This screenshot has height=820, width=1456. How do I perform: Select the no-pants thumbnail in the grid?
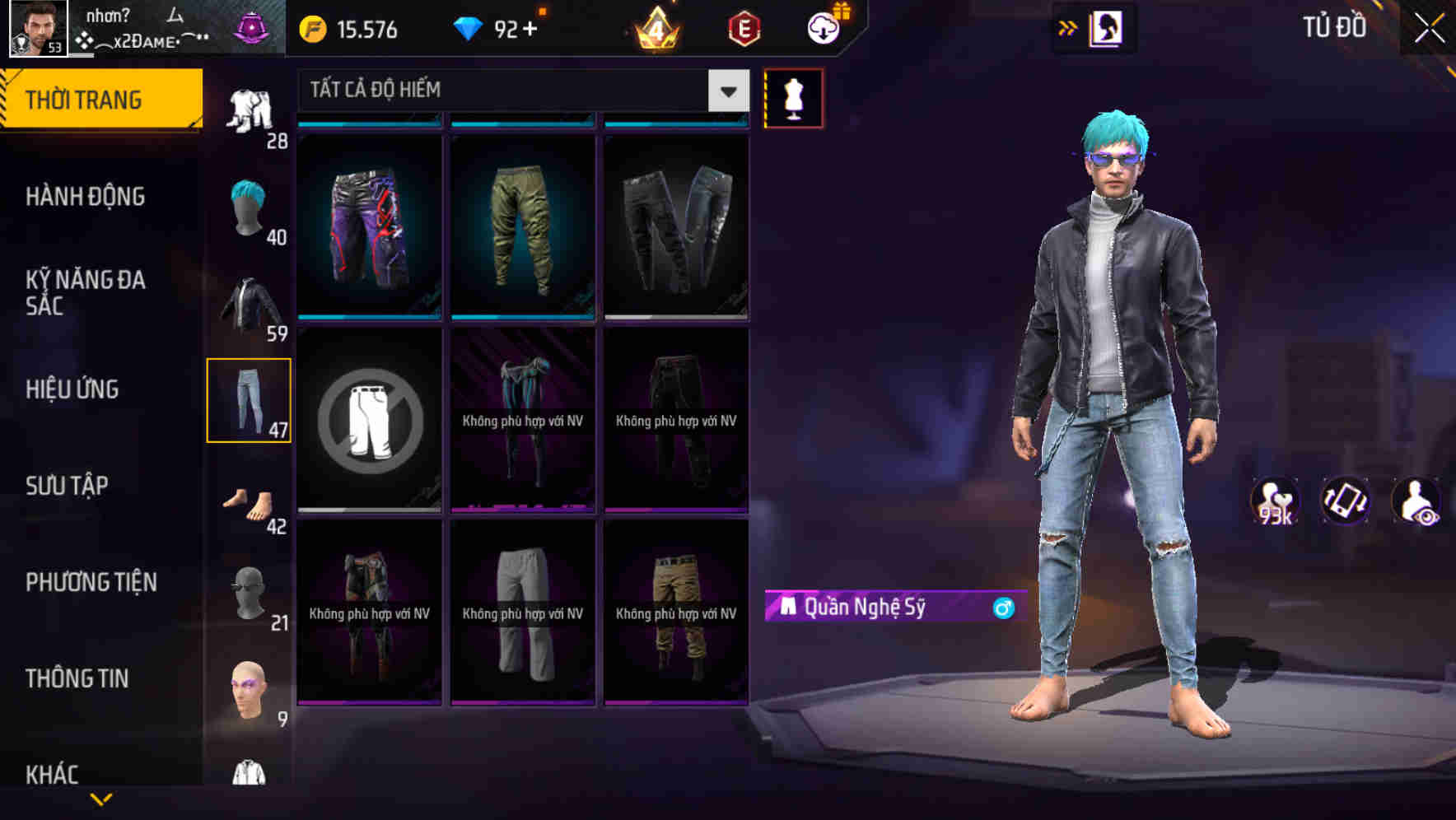click(x=371, y=420)
